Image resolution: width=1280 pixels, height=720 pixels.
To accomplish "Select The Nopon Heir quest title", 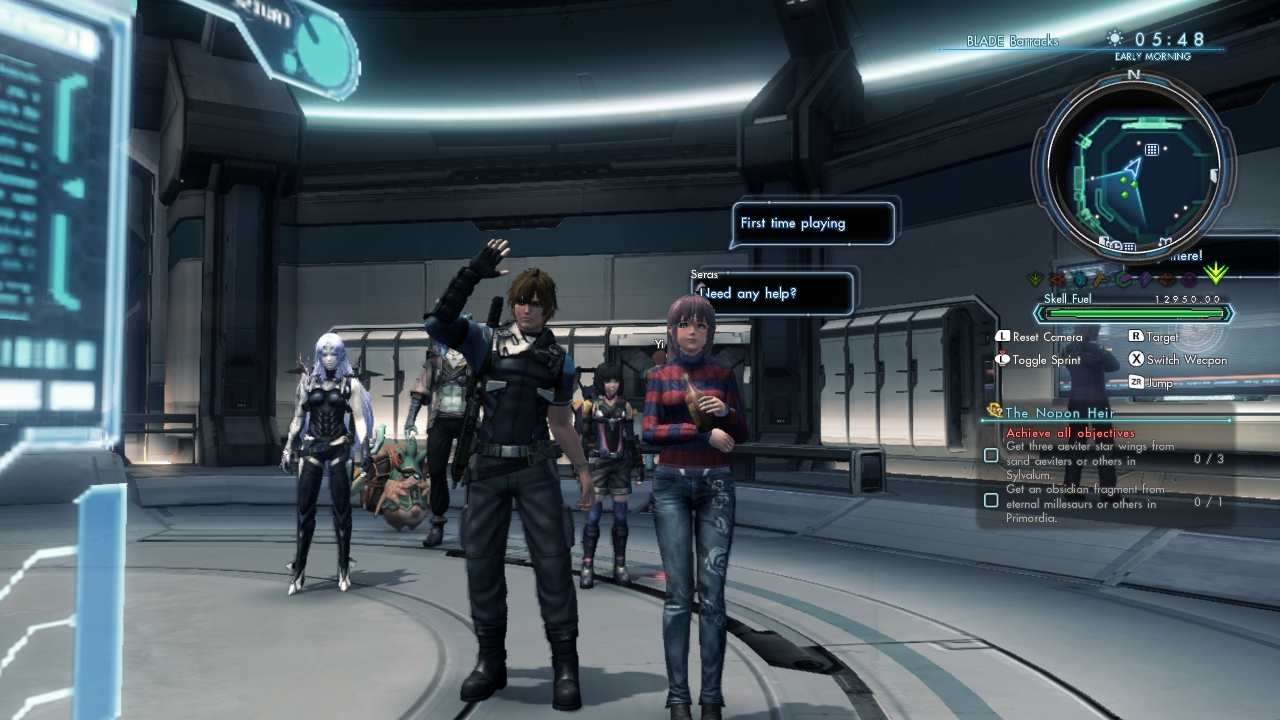I will (1058, 412).
